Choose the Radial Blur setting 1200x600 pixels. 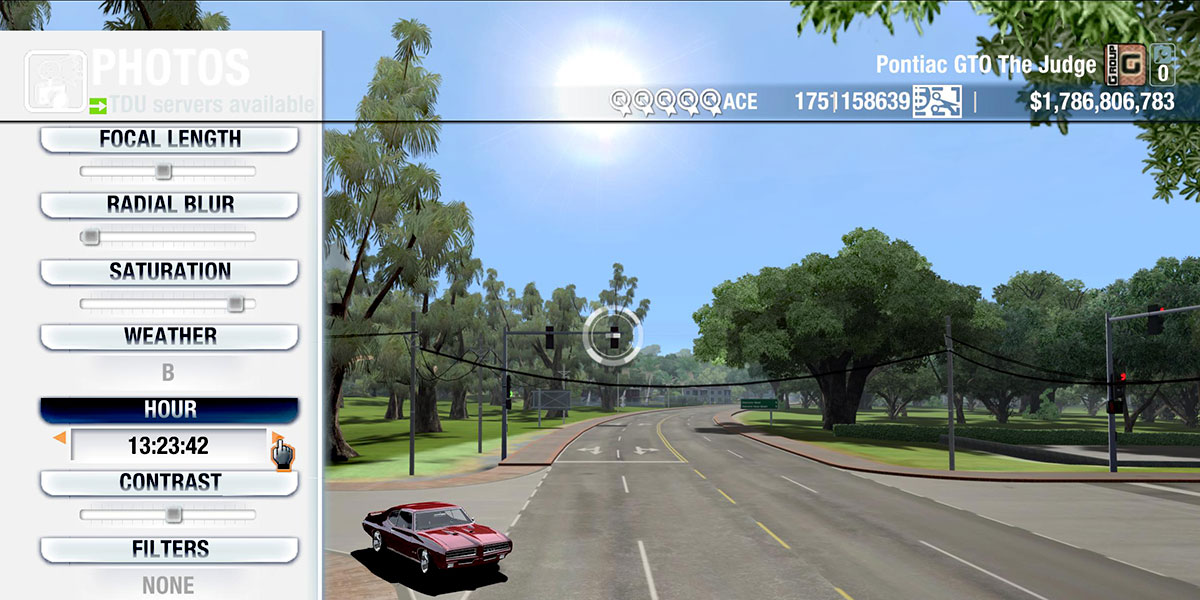pyautogui.click(x=169, y=205)
